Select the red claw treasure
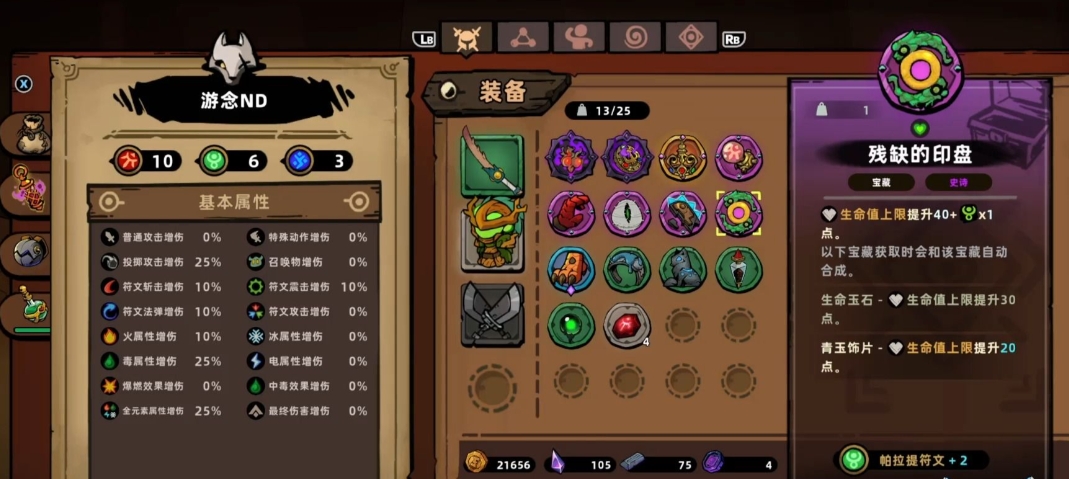Image resolution: width=1069 pixels, height=479 pixels. tap(571, 213)
